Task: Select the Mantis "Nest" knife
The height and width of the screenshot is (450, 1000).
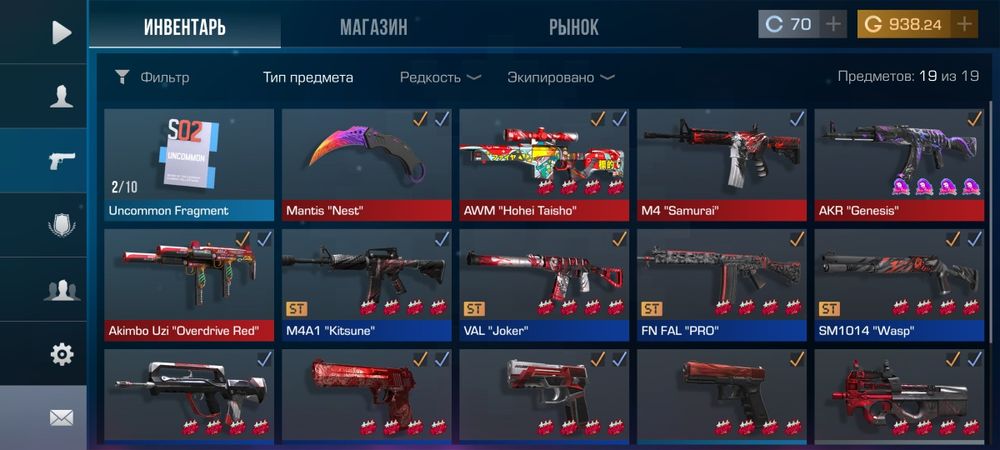Action: pos(366,163)
